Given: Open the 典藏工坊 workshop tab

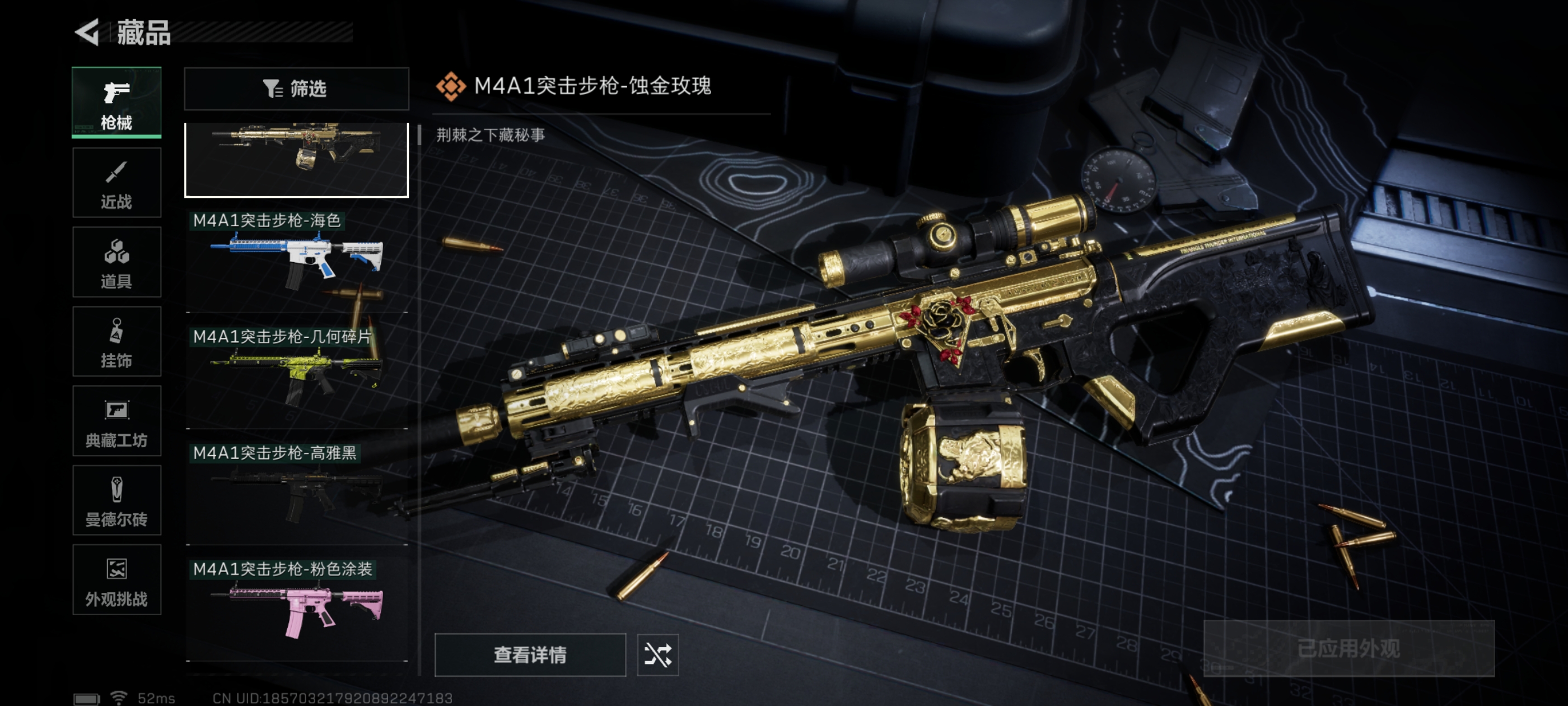Looking at the screenshot, I should click(x=116, y=420).
